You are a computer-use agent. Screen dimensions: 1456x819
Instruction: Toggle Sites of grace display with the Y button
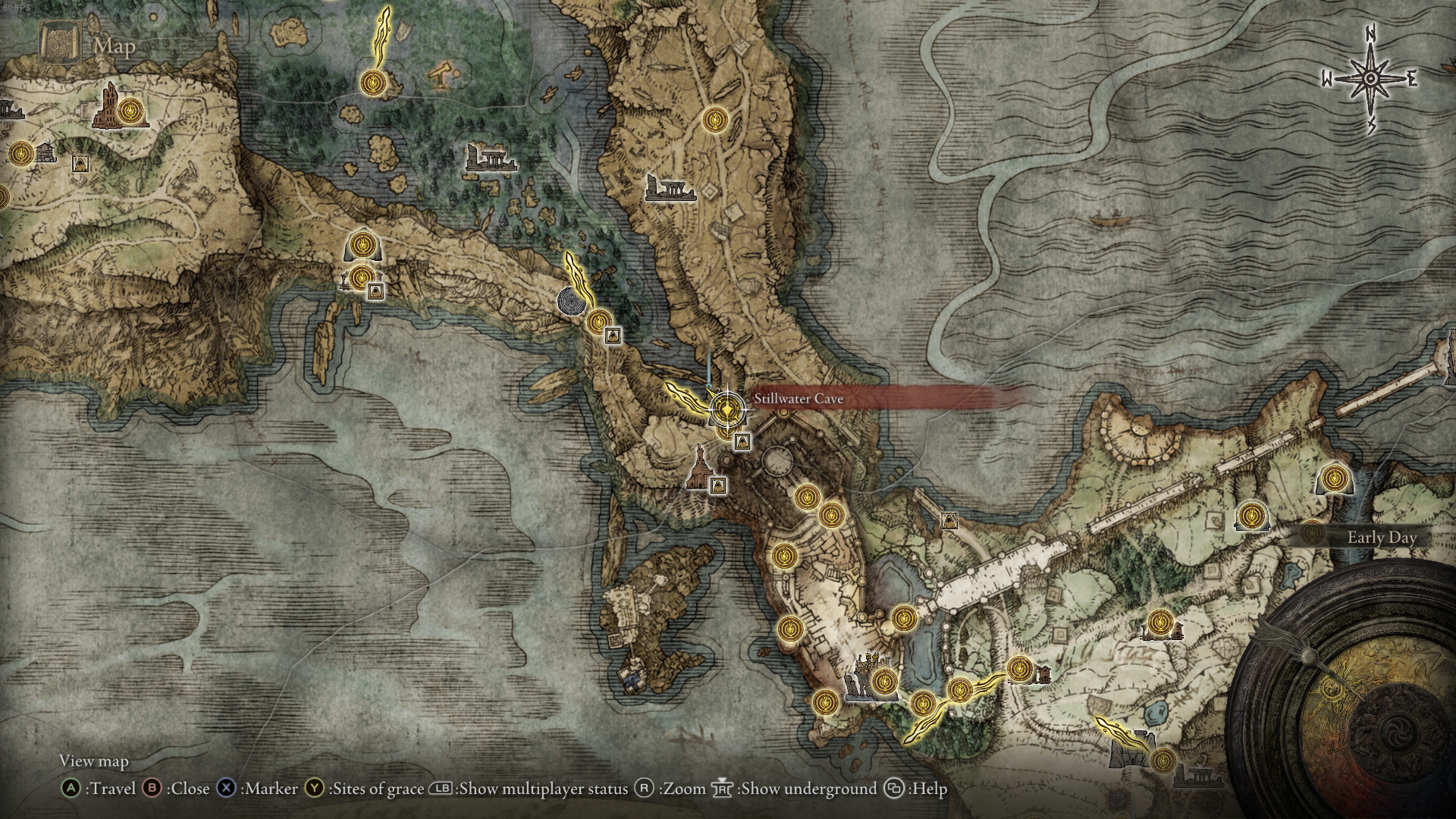point(313,789)
